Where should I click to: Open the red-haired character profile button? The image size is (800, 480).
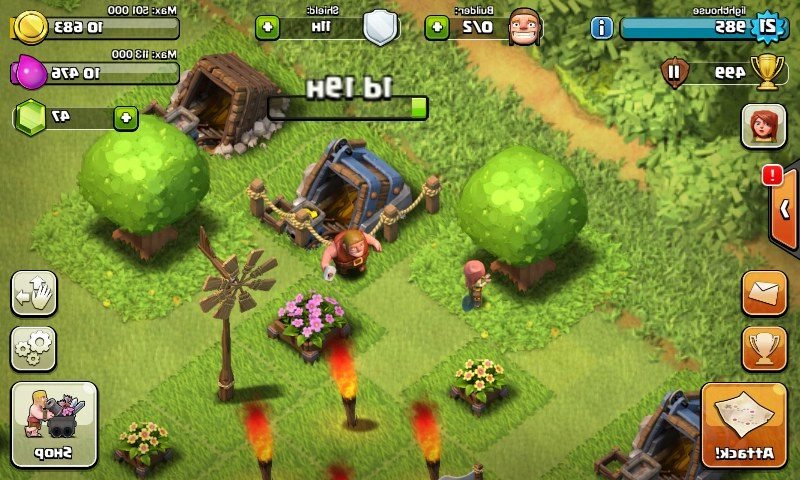pos(763,127)
